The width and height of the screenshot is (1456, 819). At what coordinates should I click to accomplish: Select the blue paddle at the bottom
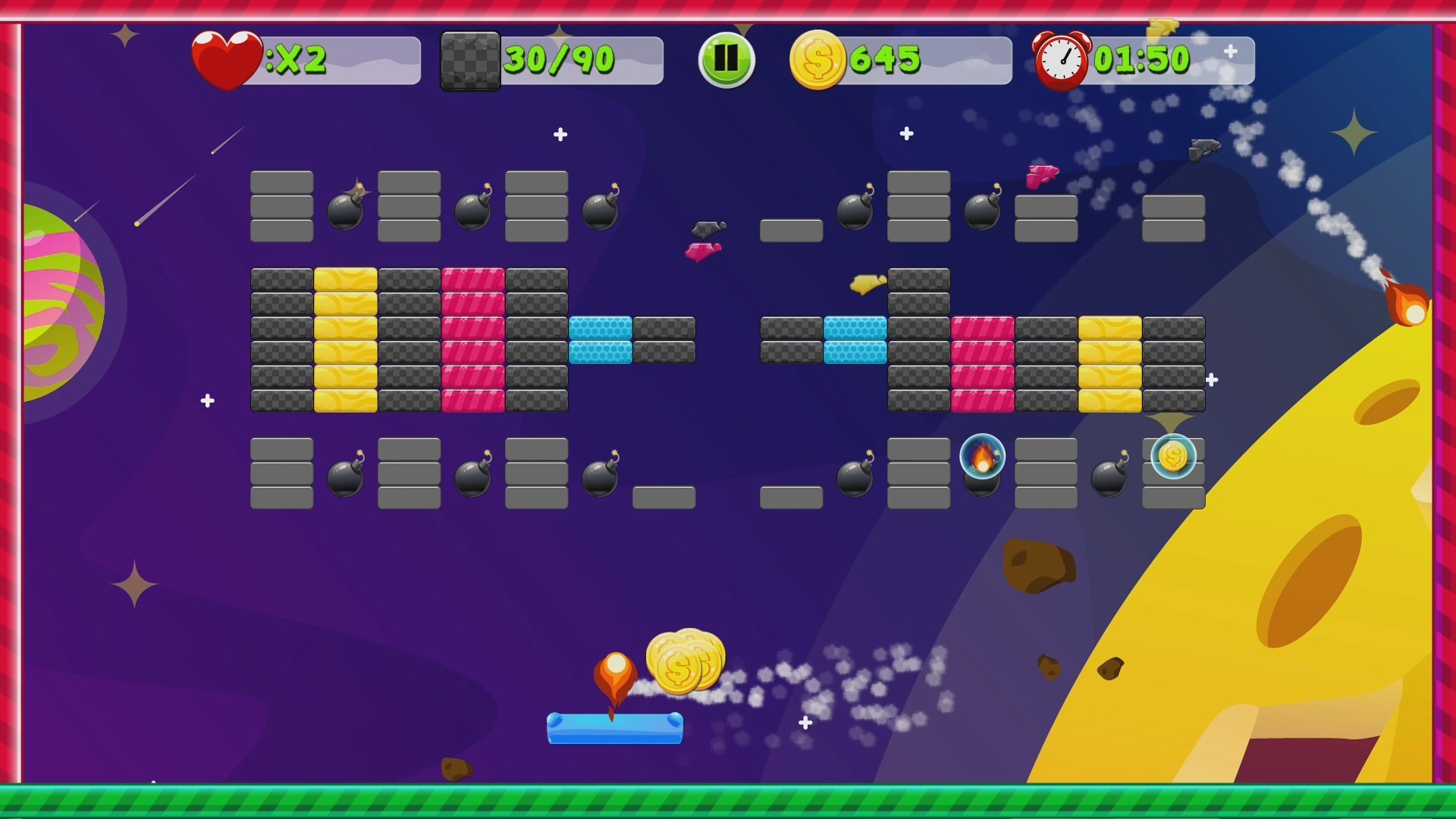pos(614,726)
